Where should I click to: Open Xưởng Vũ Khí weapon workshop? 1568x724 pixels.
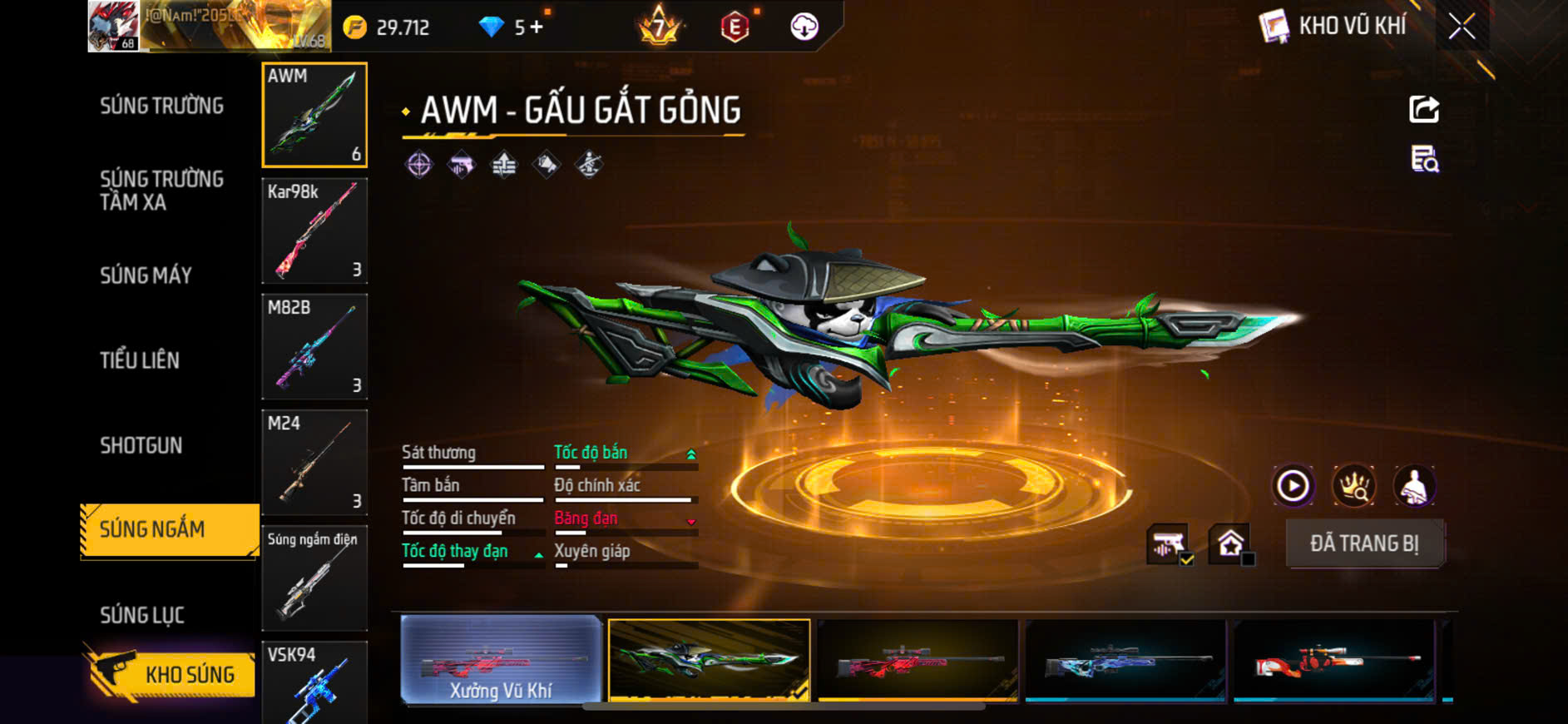[501, 661]
